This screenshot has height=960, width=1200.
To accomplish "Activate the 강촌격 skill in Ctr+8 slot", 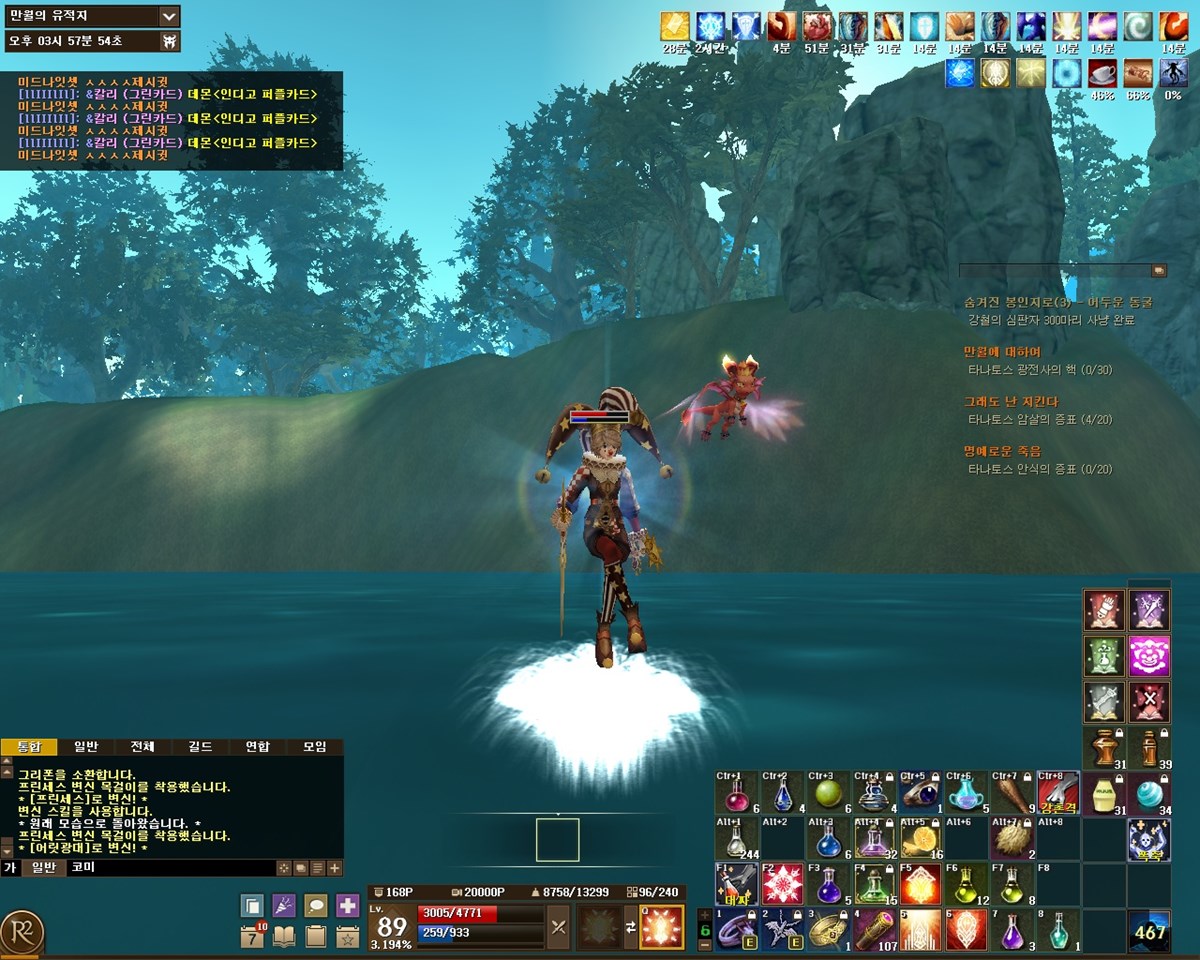I will click(x=1058, y=794).
